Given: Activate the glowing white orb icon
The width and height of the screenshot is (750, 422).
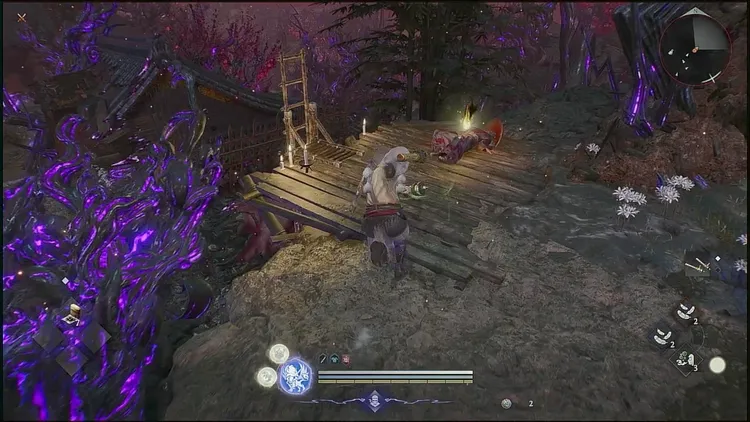Looking at the screenshot, I should [717, 365].
